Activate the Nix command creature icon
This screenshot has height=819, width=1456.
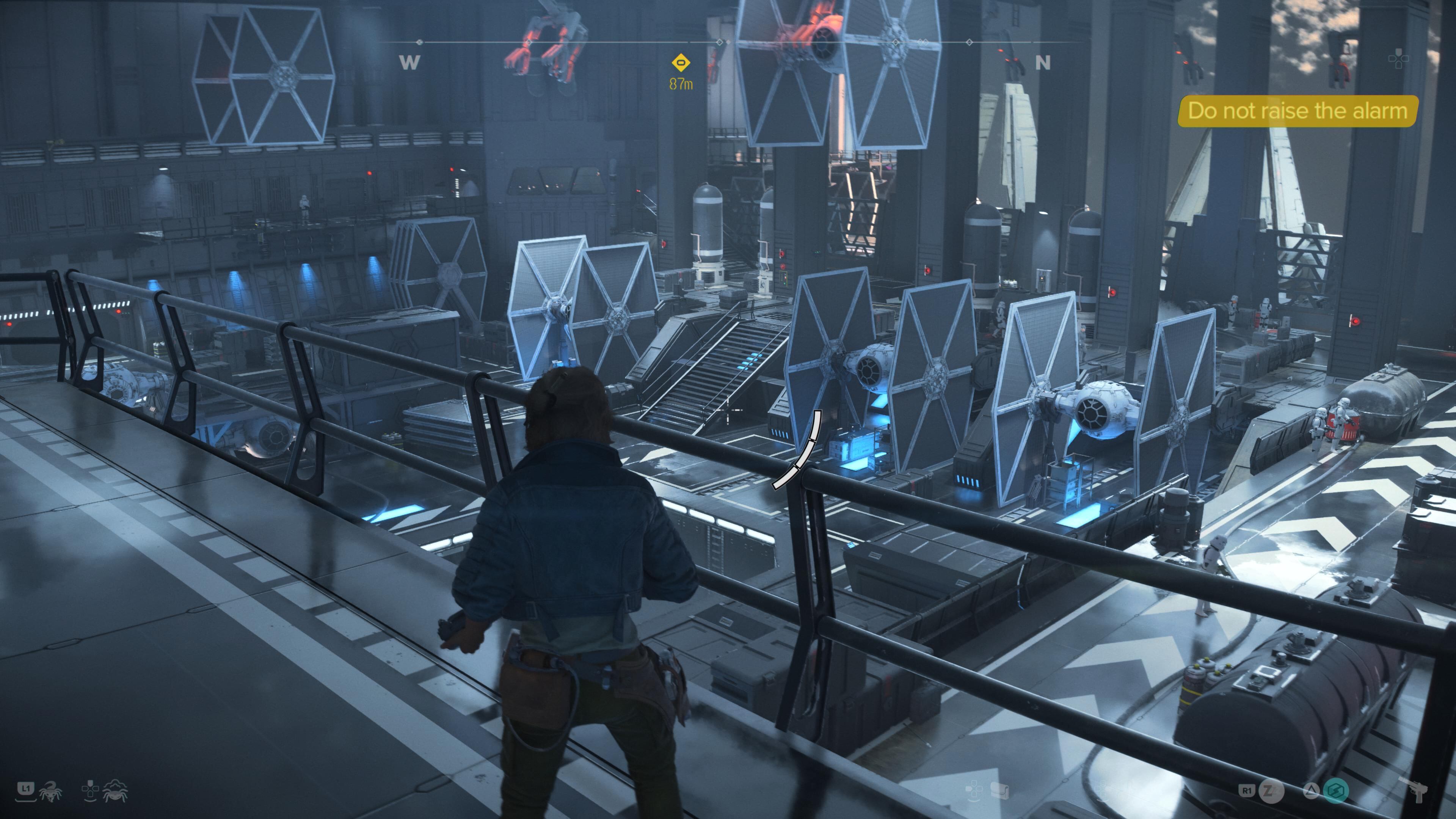click(x=51, y=791)
